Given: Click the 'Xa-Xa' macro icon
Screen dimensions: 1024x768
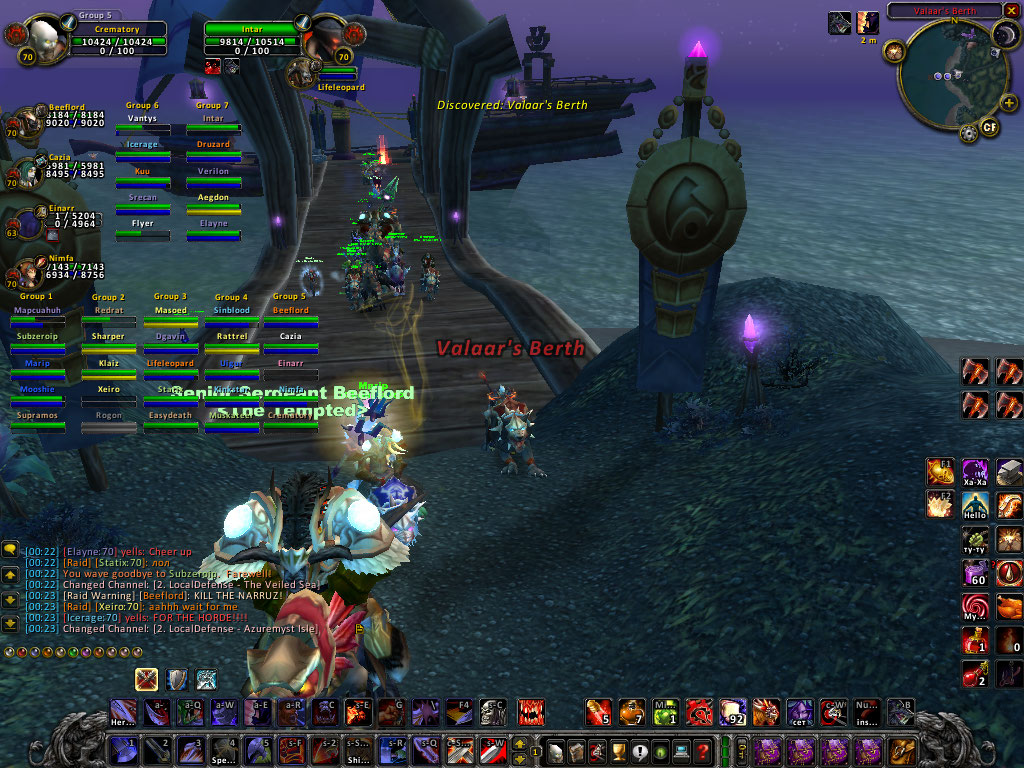Looking at the screenshot, I should pyautogui.click(x=975, y=472).
